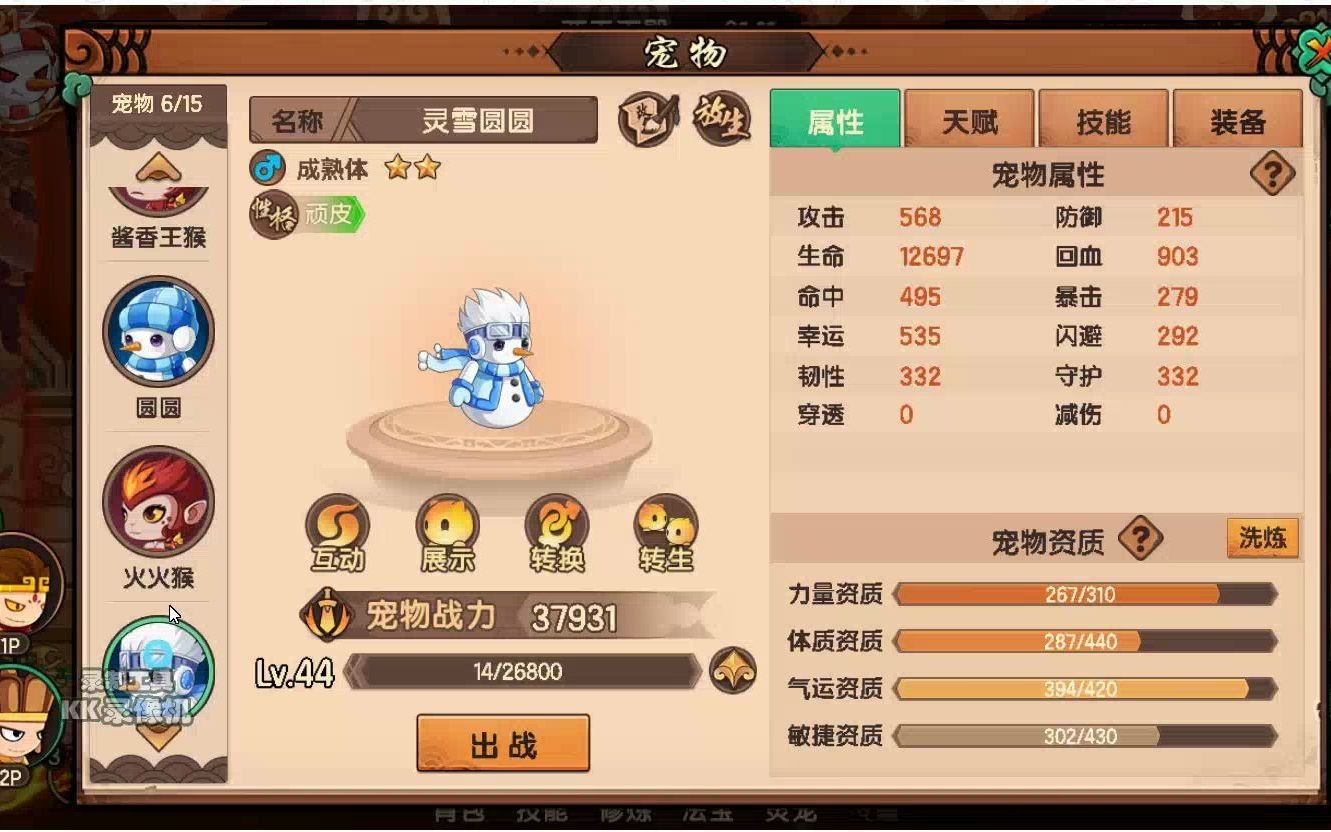The height and width of the screenshot is (832, 1331).
Task: Open the 装备 tab
Action: (1238, 120)
